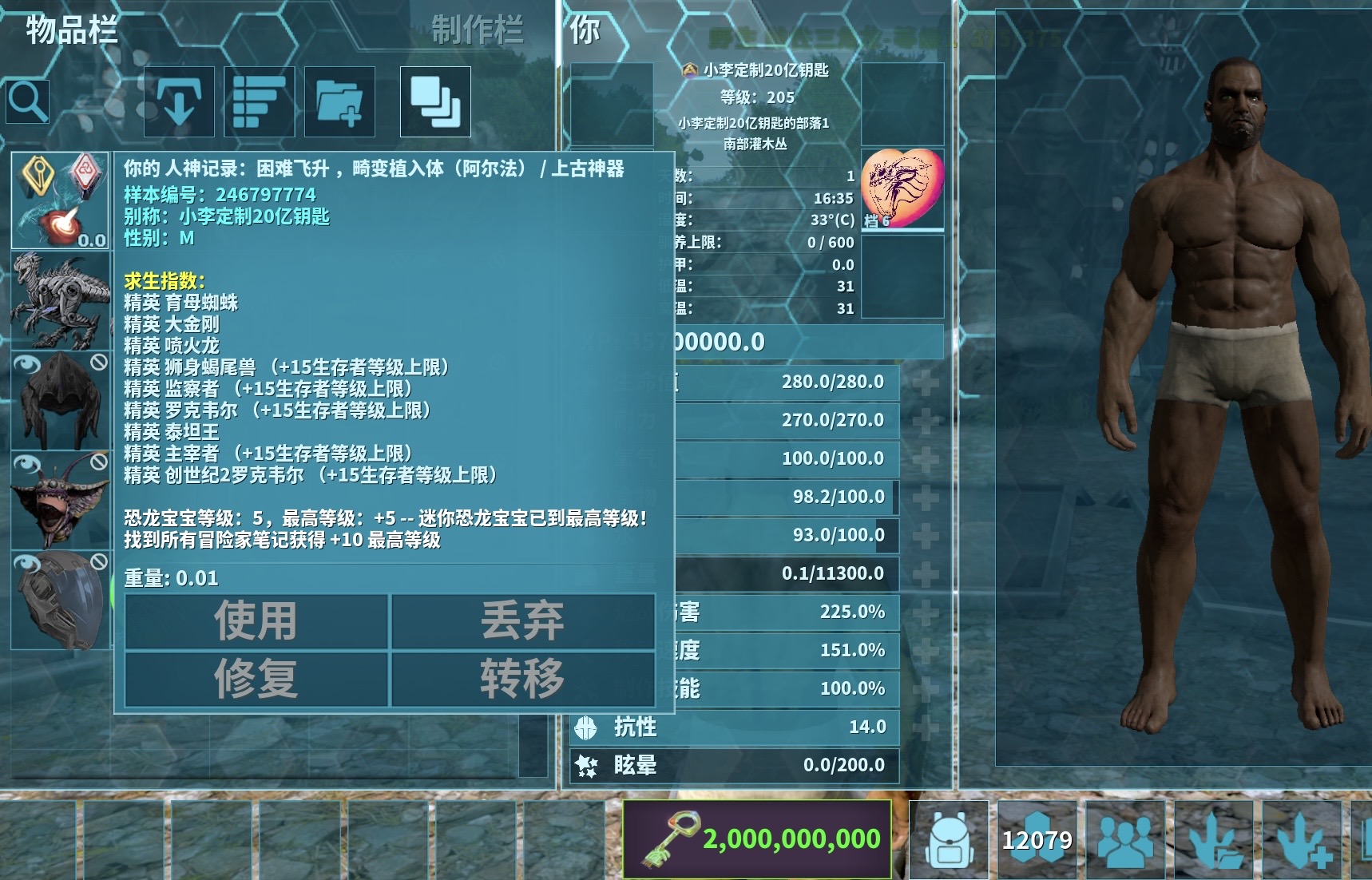
Task: Create a new inventory folder
Action: pyautogui.click(x=339, y=101)
